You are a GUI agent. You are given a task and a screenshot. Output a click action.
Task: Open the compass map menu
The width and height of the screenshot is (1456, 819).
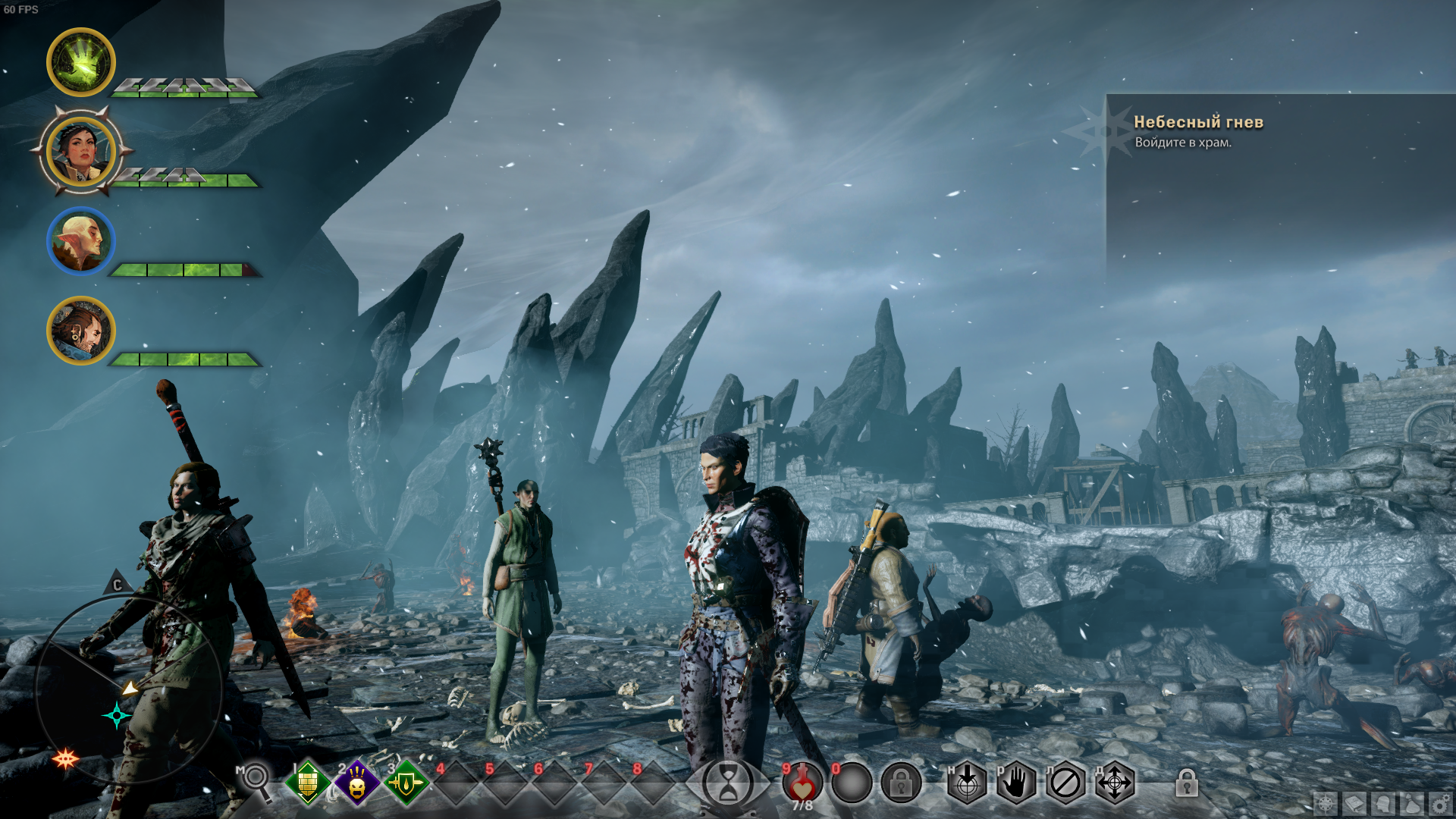coord(1326,804)
